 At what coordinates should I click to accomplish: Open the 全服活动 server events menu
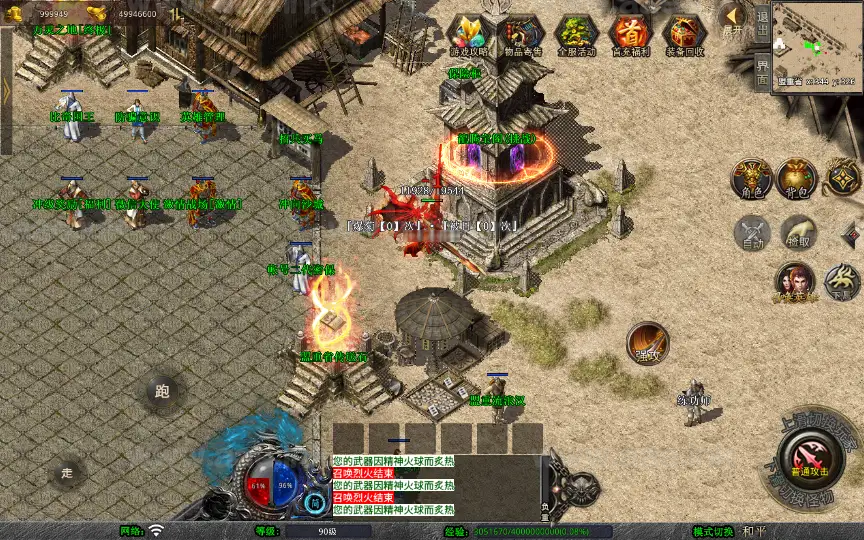pos(576,33)
